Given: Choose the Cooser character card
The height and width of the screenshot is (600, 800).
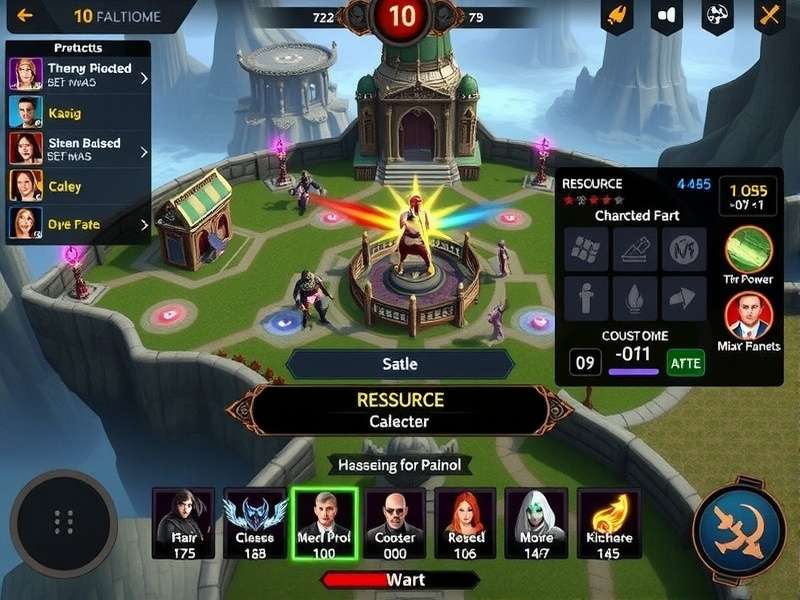Looking at the screenshot, I should [395, 523].
